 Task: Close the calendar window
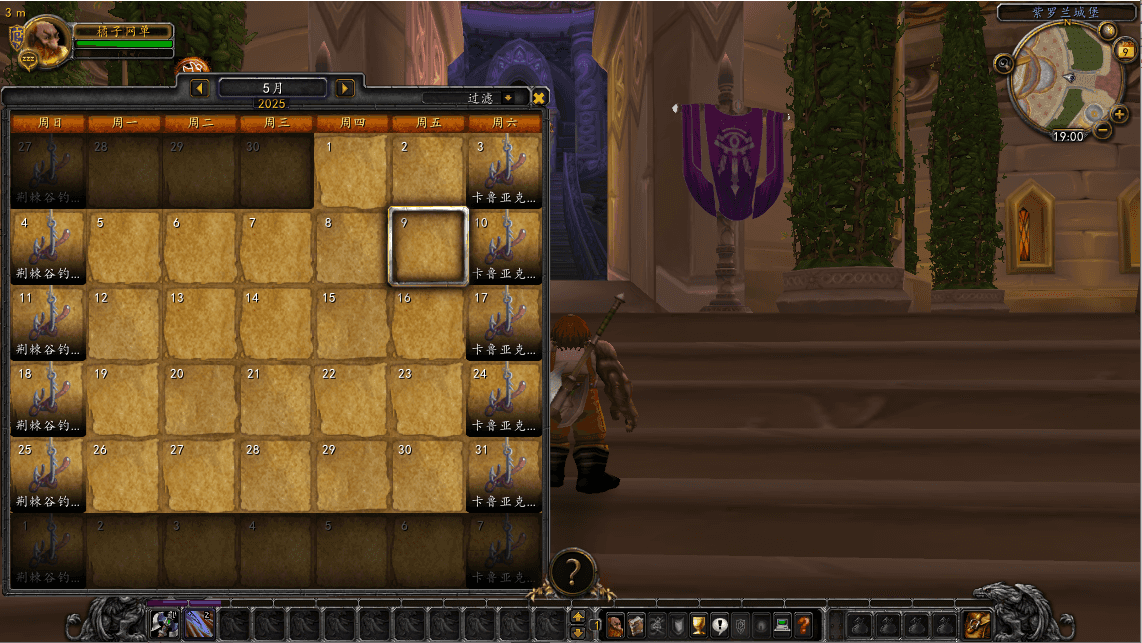pyautogui.click(x=539, y=98)
